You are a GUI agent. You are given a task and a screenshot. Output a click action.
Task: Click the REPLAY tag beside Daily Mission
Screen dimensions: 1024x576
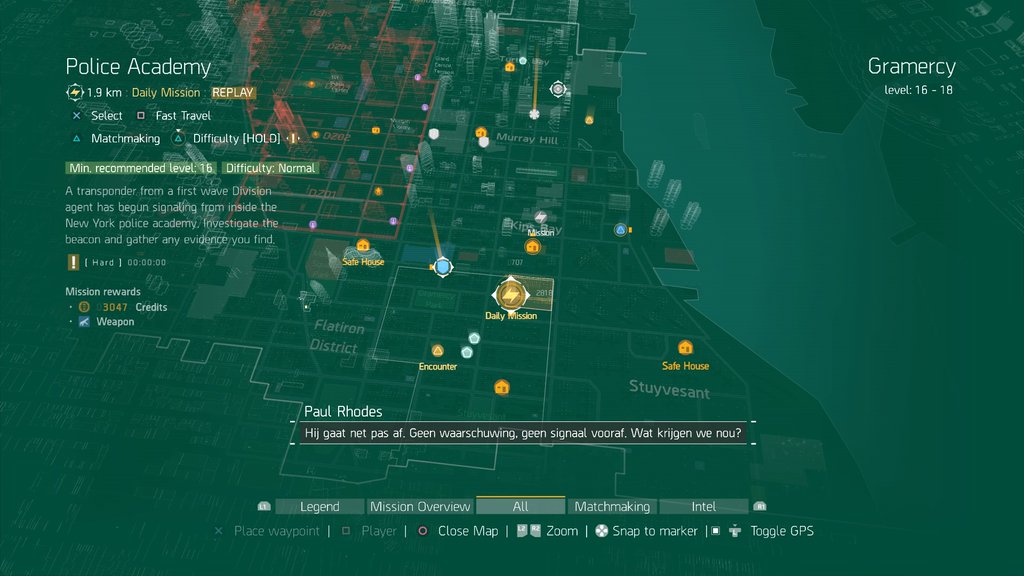point(233,93)
